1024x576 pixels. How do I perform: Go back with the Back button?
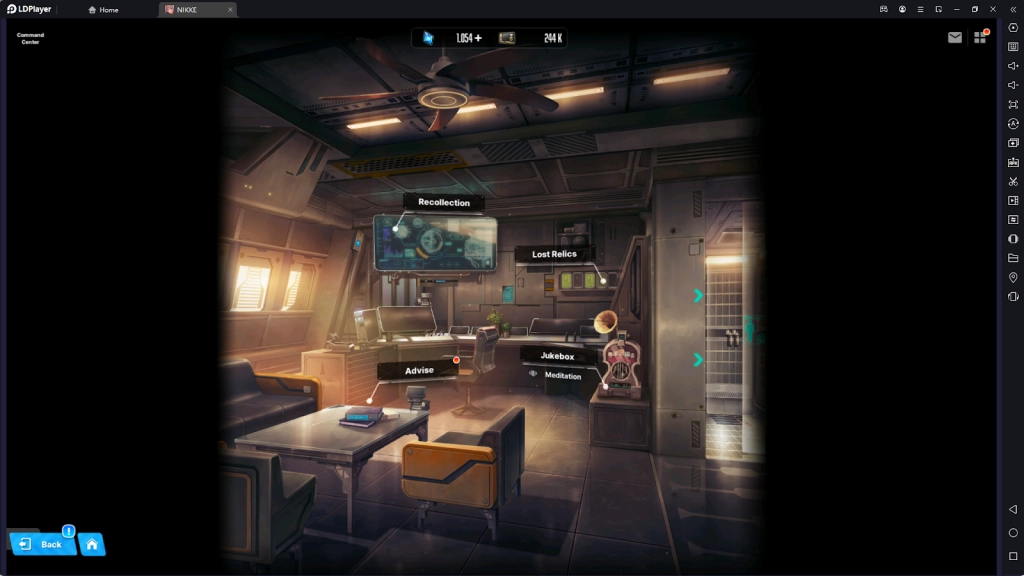42,544
